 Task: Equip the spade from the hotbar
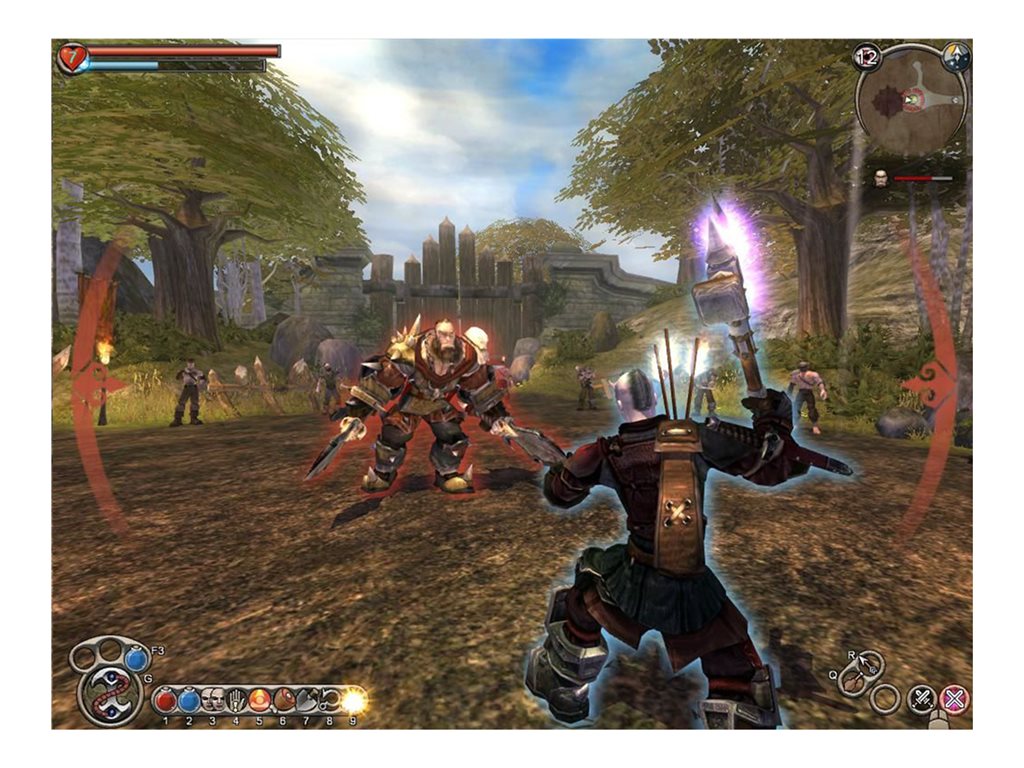point(306,700)
